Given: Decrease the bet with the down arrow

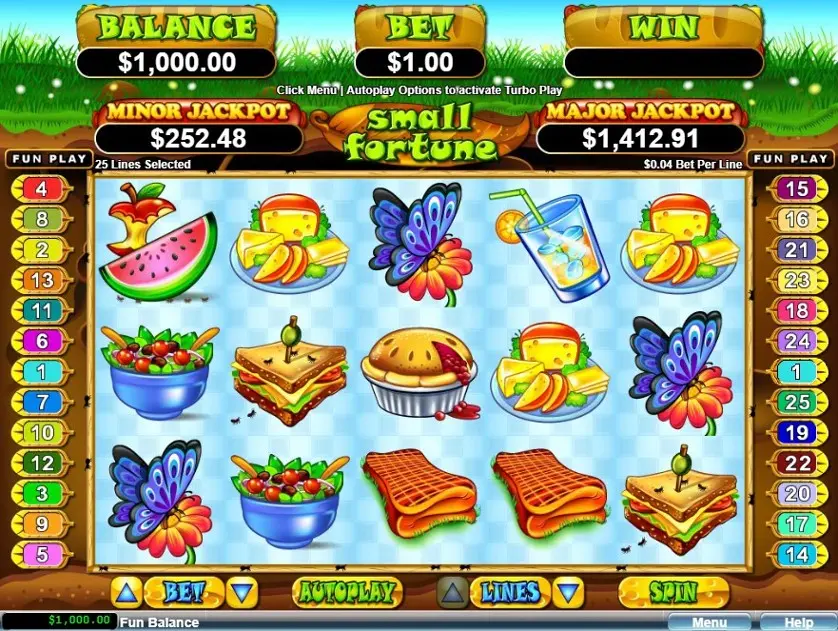Looking at the screenshot, I should (x=240, y=593).
